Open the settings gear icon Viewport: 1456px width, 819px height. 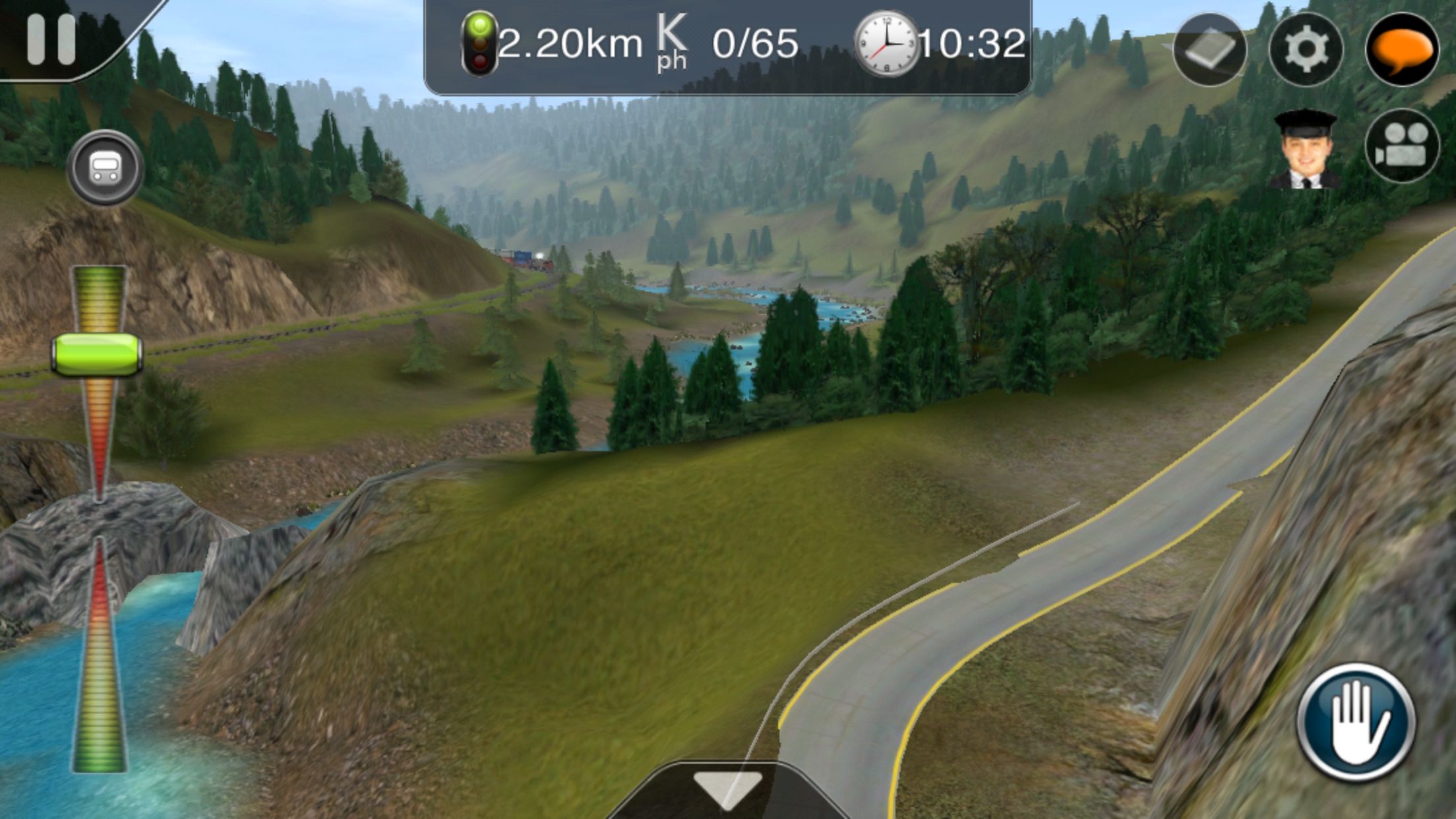(x=1306, y=49)
